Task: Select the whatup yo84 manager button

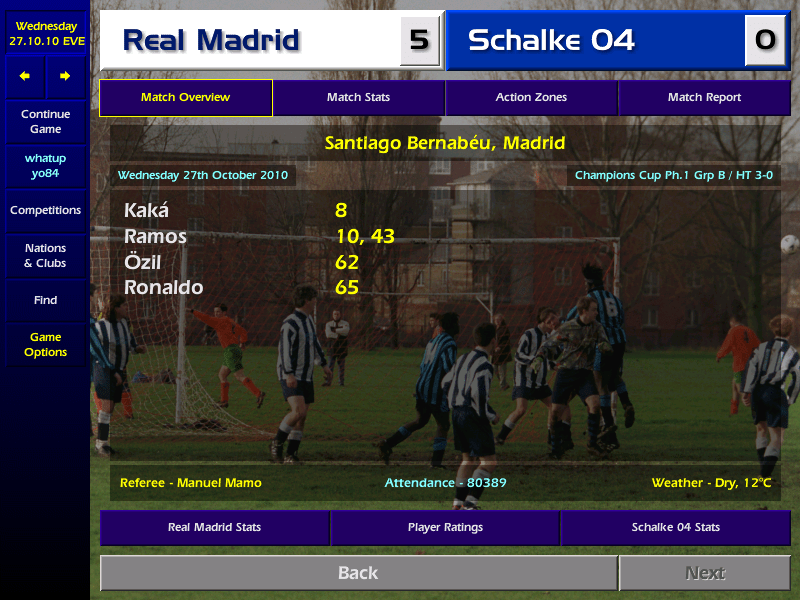Action: click(45, 166)
